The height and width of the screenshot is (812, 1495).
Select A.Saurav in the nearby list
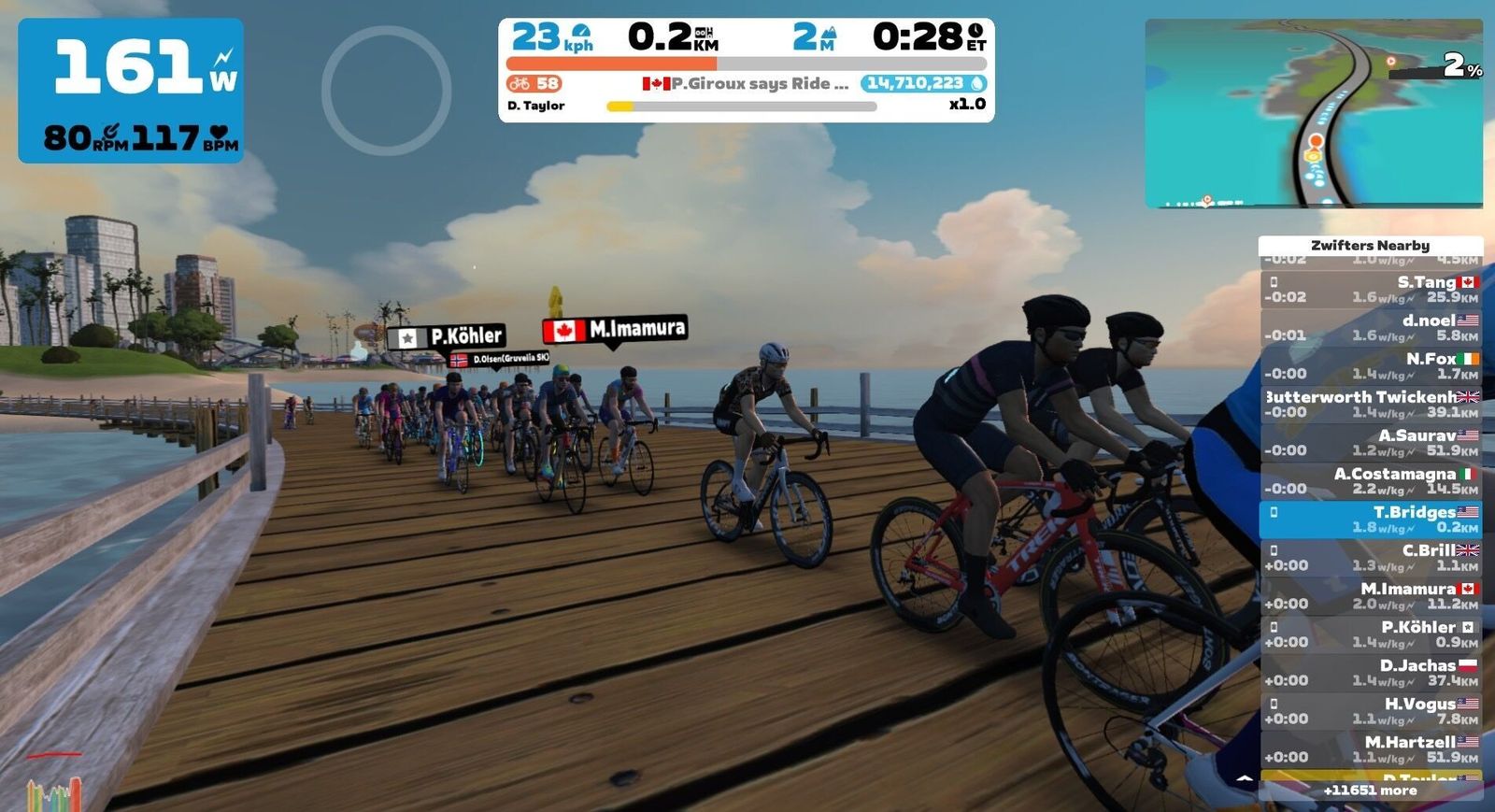(x=1371, y=442)
